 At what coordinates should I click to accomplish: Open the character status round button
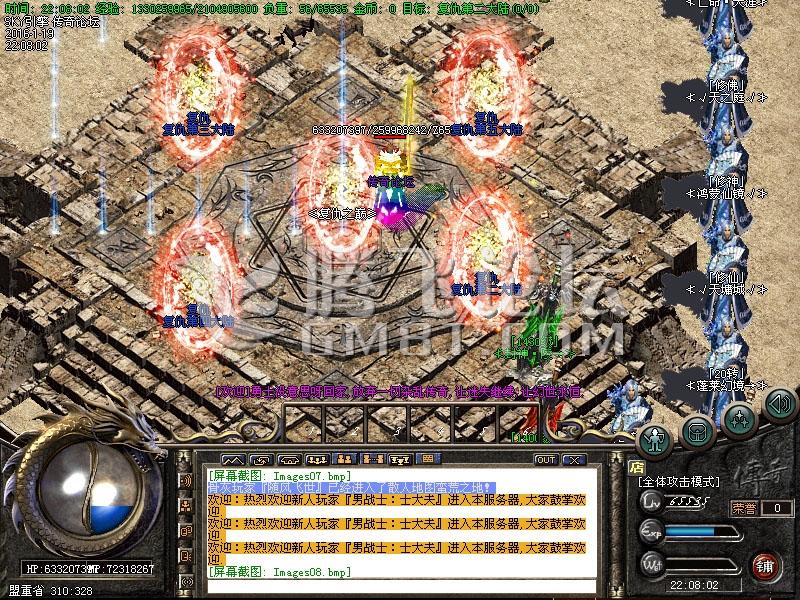pyautogui.click(x=656, y=437)
